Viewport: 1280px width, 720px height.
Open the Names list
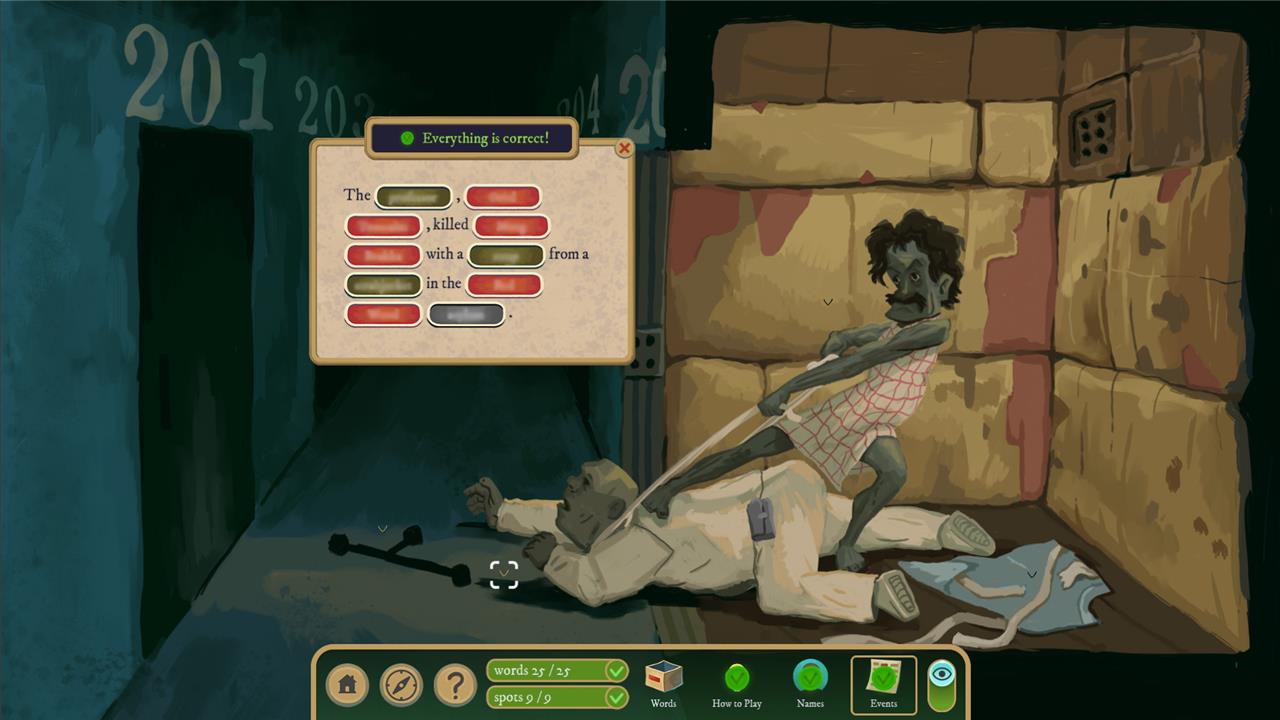[x=810, y=683]
